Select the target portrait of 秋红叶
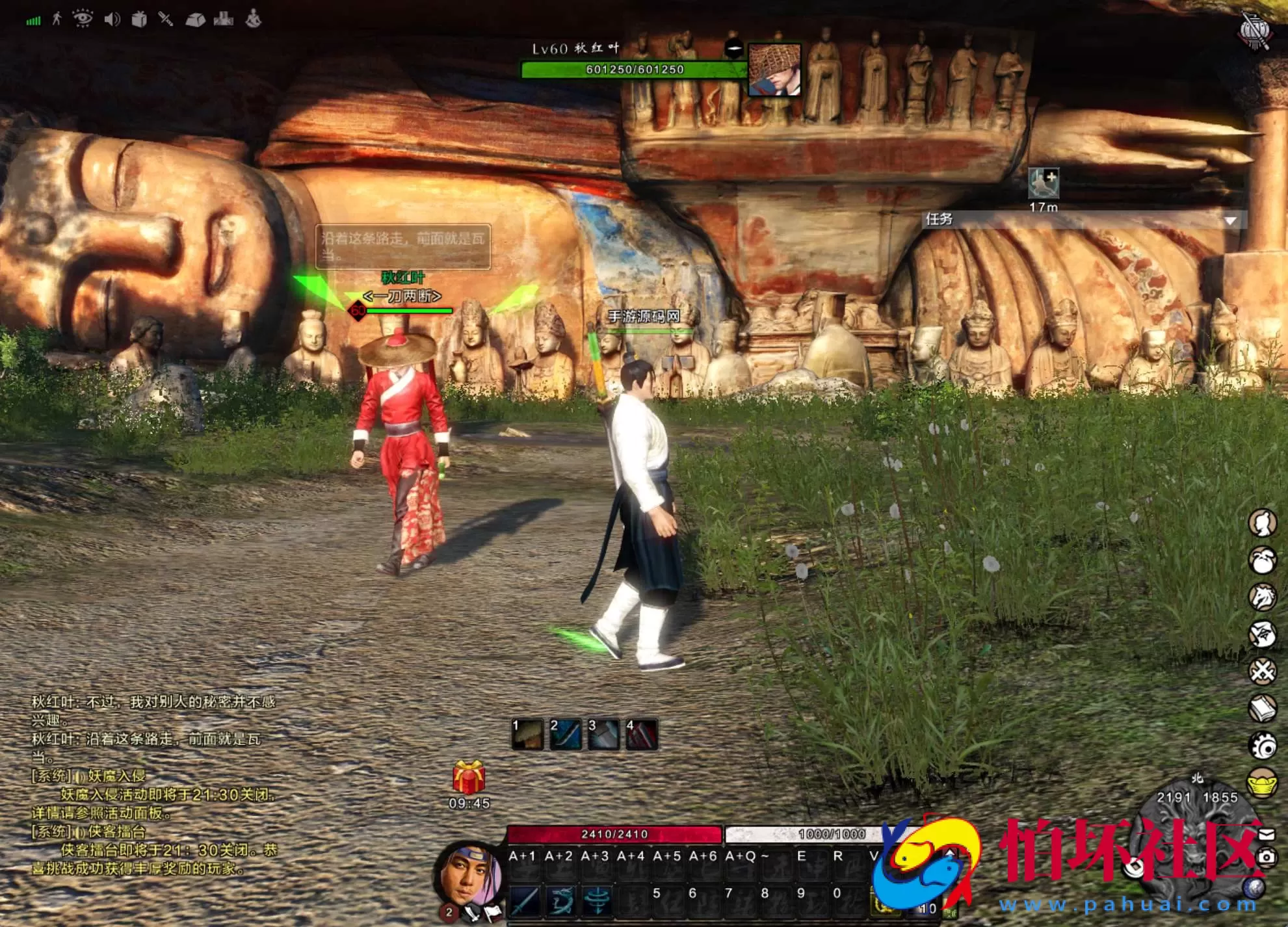1288x927 pixels. pos(774,70)
